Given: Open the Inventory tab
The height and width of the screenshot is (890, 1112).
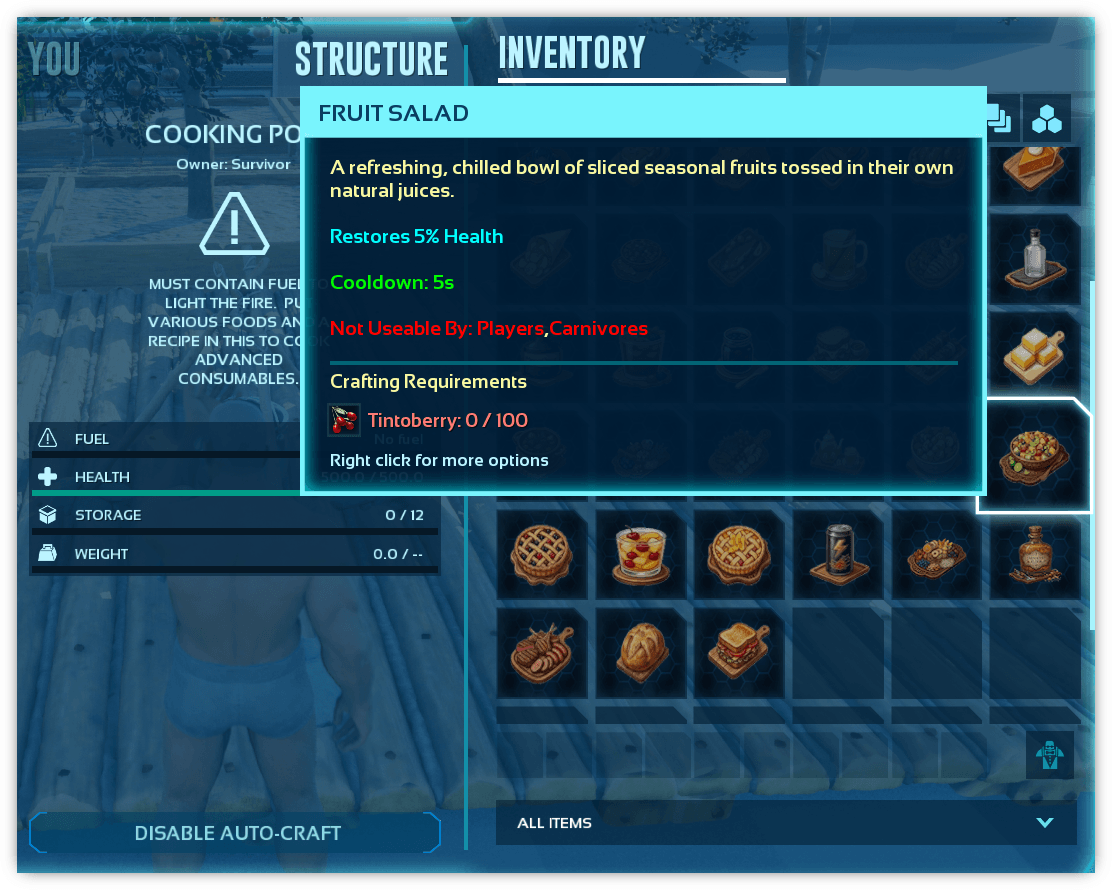Looking at the screenshot, I should pos(572,54).
